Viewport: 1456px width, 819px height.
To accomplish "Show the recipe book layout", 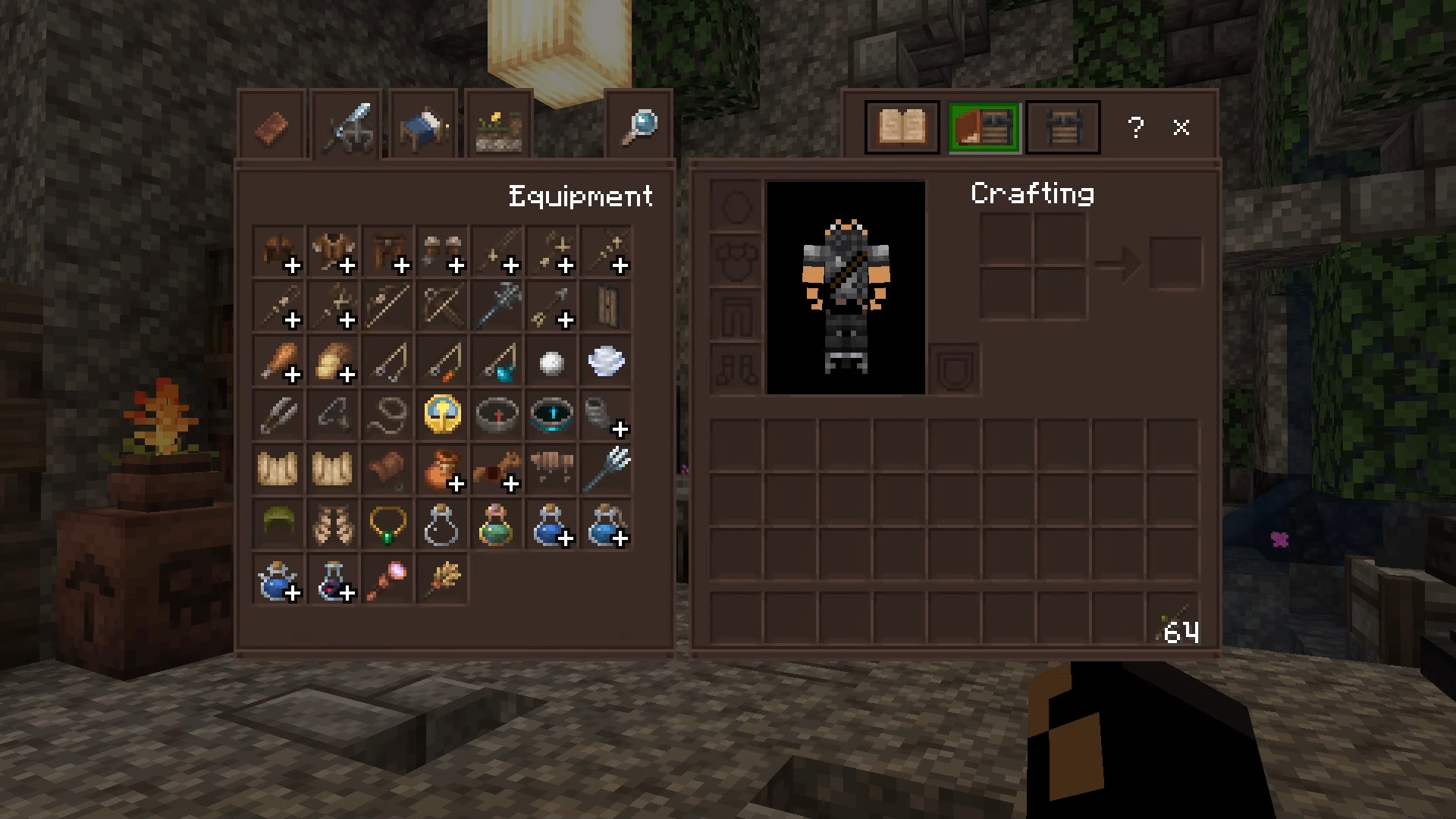I will [902, 127].
